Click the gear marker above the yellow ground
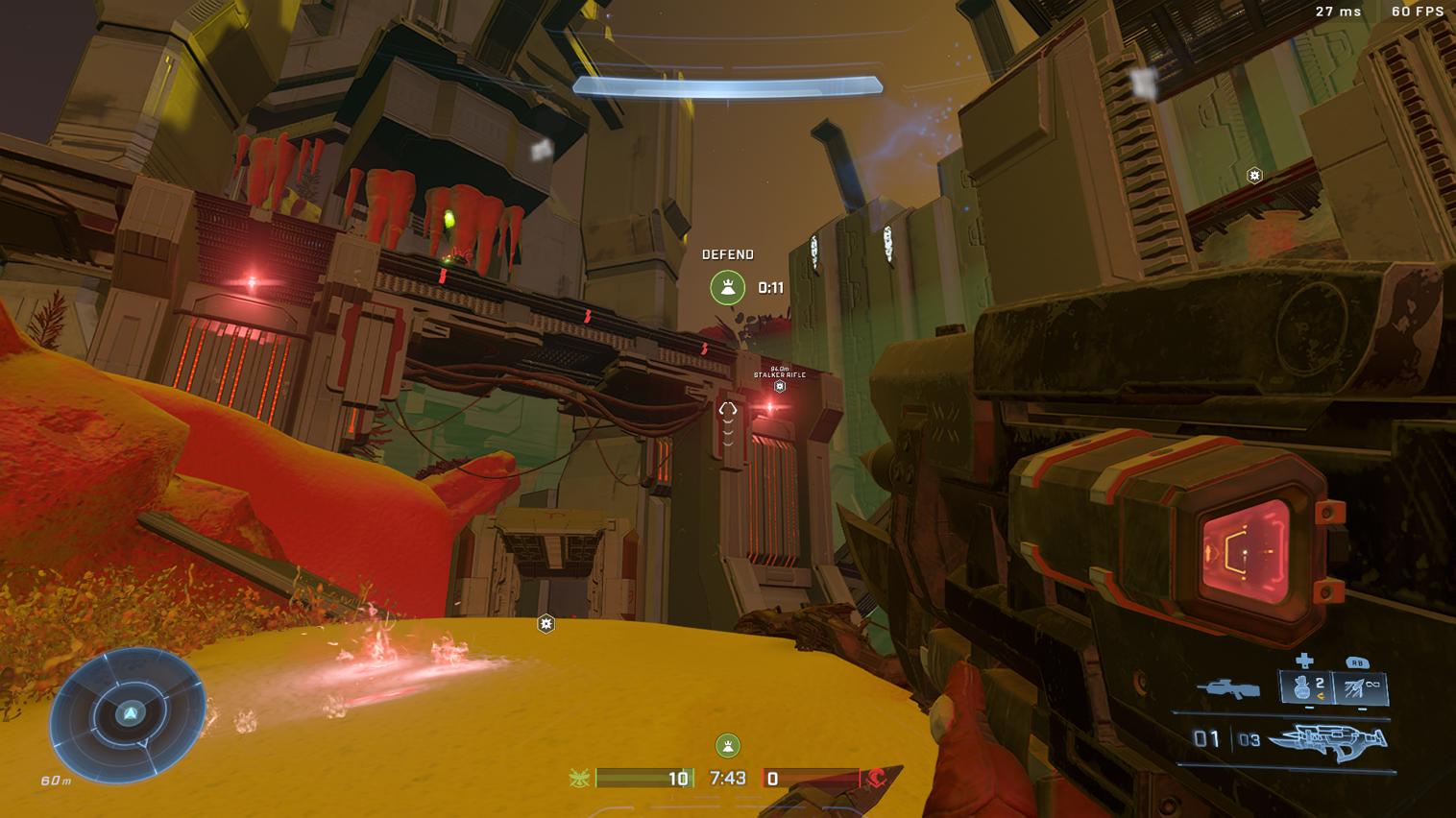 pyautogui.click(x=546, y=624)
